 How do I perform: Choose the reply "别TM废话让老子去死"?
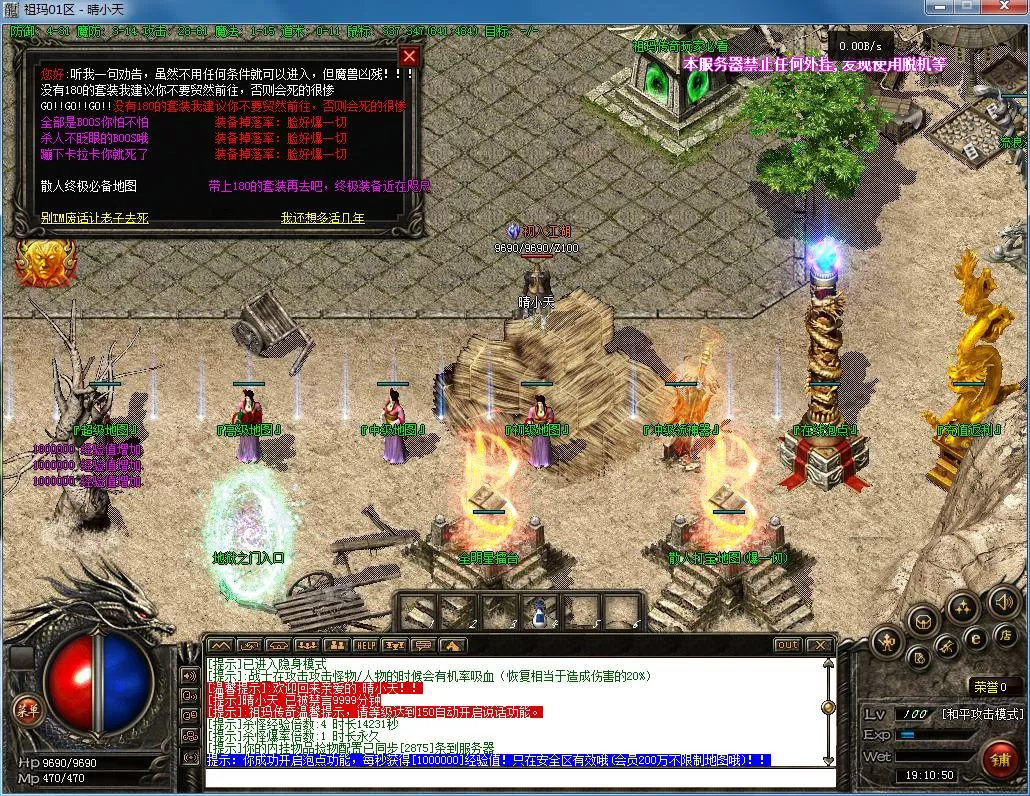[94, 217]
